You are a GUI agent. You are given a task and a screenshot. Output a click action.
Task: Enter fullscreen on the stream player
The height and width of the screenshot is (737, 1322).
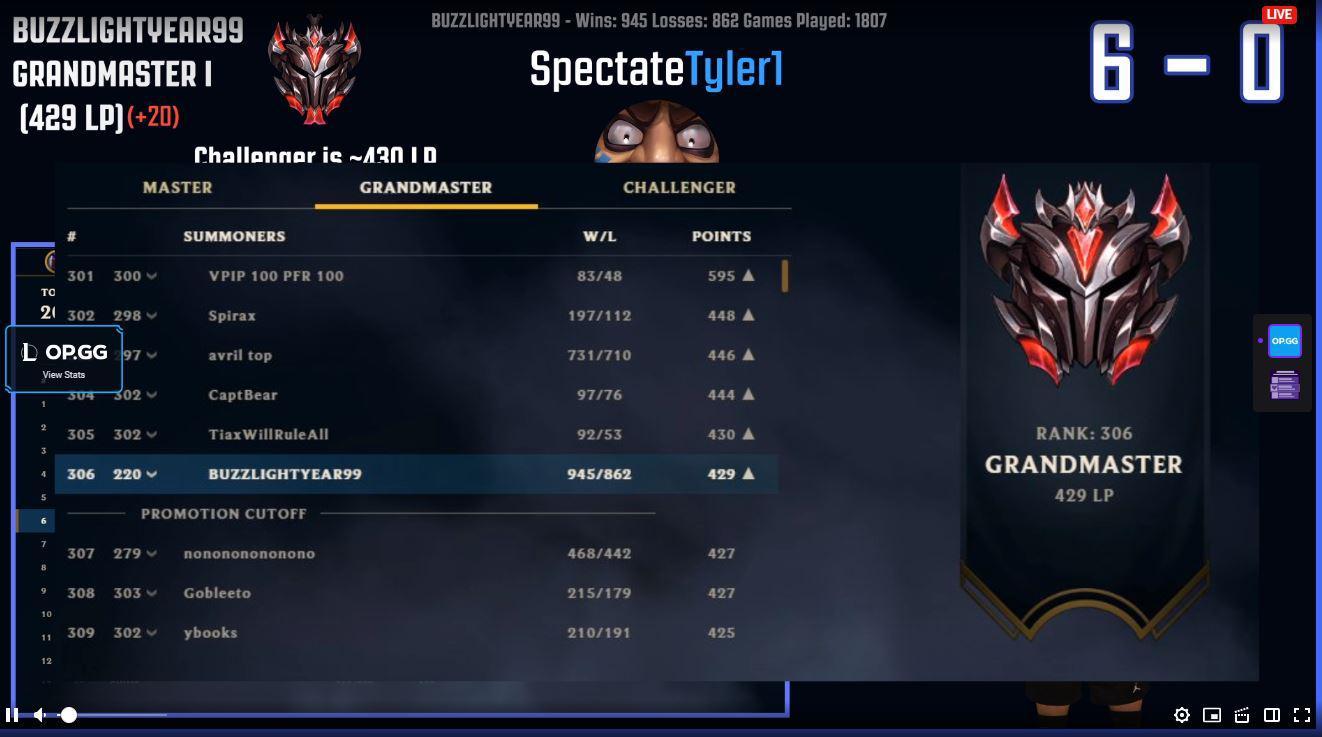[x=1302, y=716]
